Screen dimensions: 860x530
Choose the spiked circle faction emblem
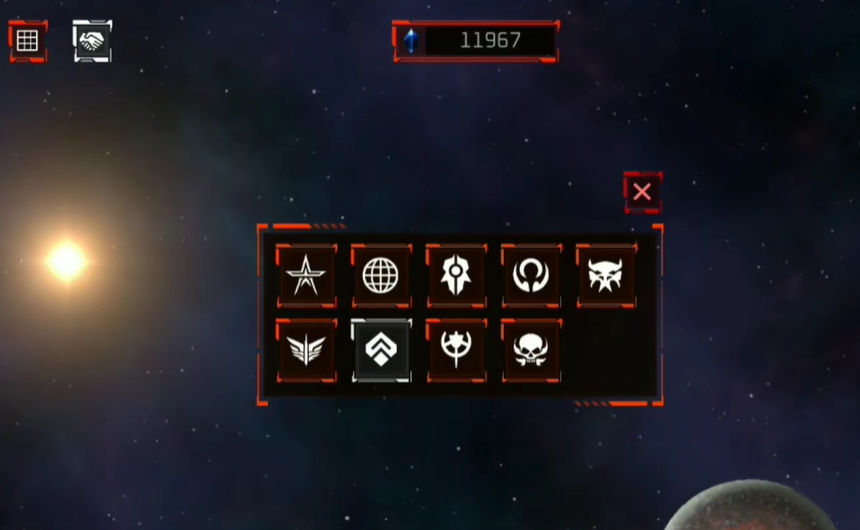click(456, 350)
